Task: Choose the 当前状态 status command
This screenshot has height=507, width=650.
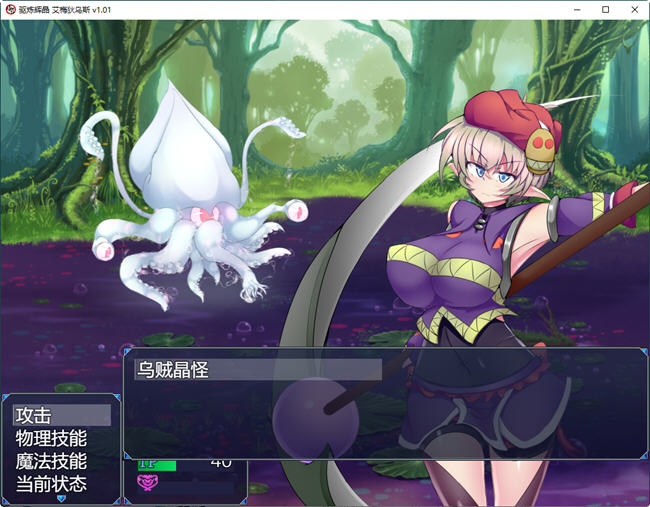Action: tap(61, 484)
